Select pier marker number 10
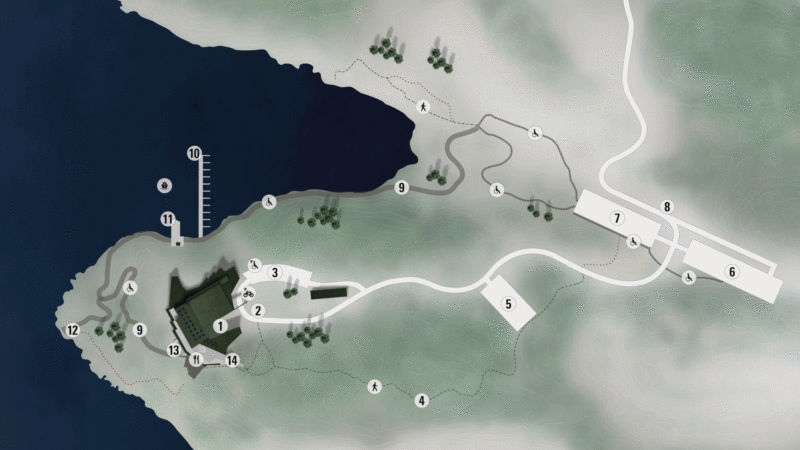Viewport: 800px width, 450px height. pos(194,153)
